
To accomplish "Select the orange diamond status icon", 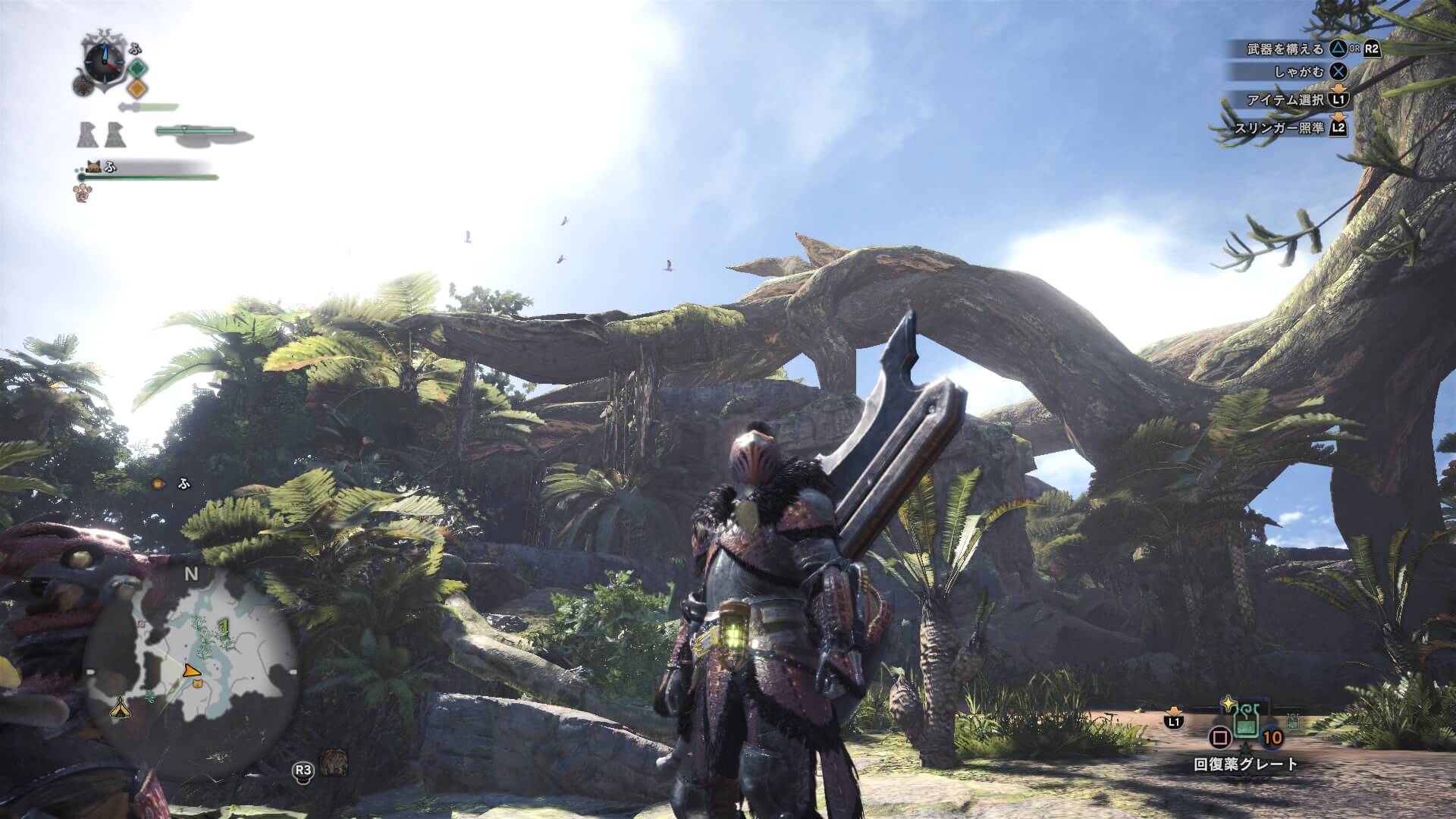I will click(x=136, y=88).
